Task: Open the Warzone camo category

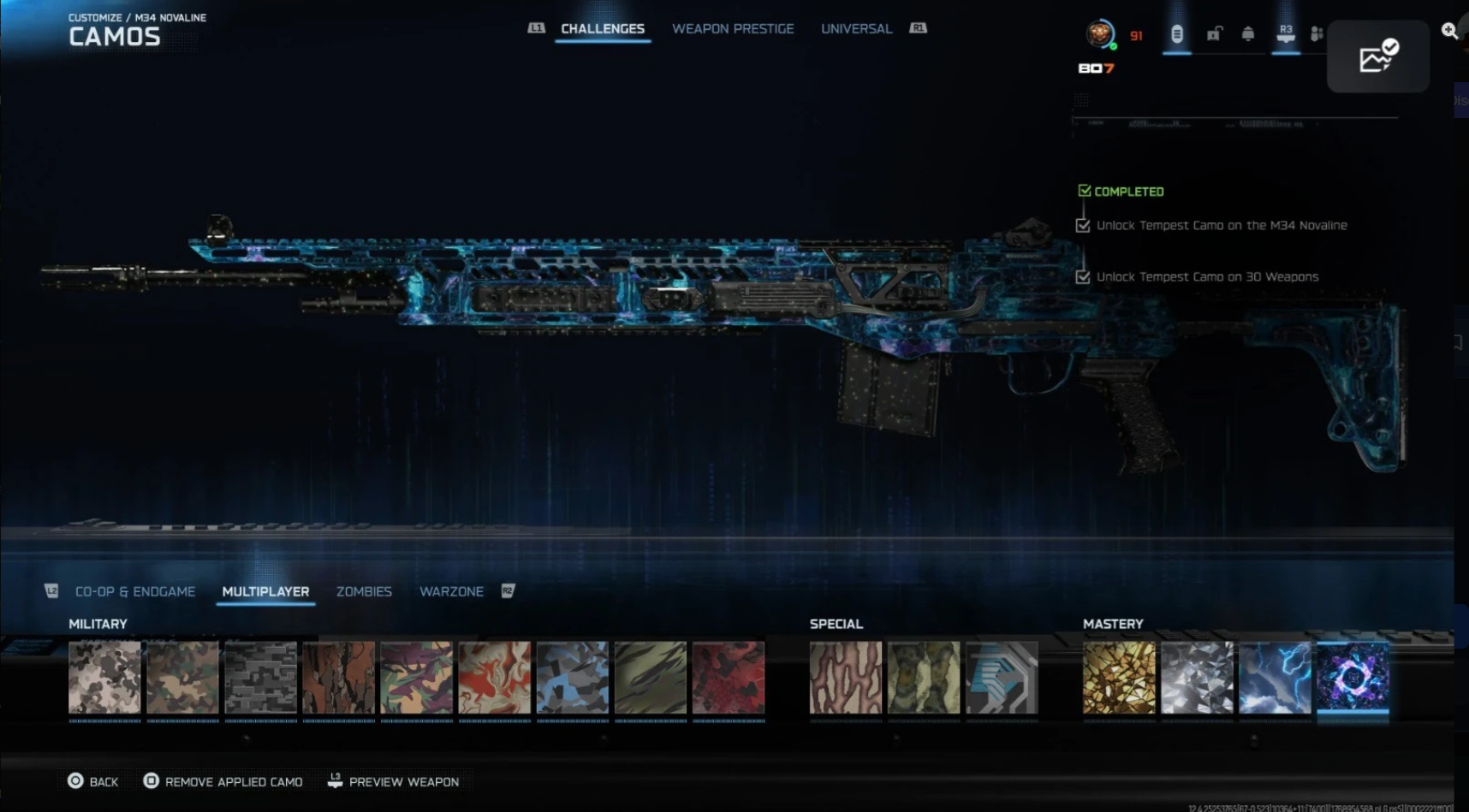Action: (451, 591)
